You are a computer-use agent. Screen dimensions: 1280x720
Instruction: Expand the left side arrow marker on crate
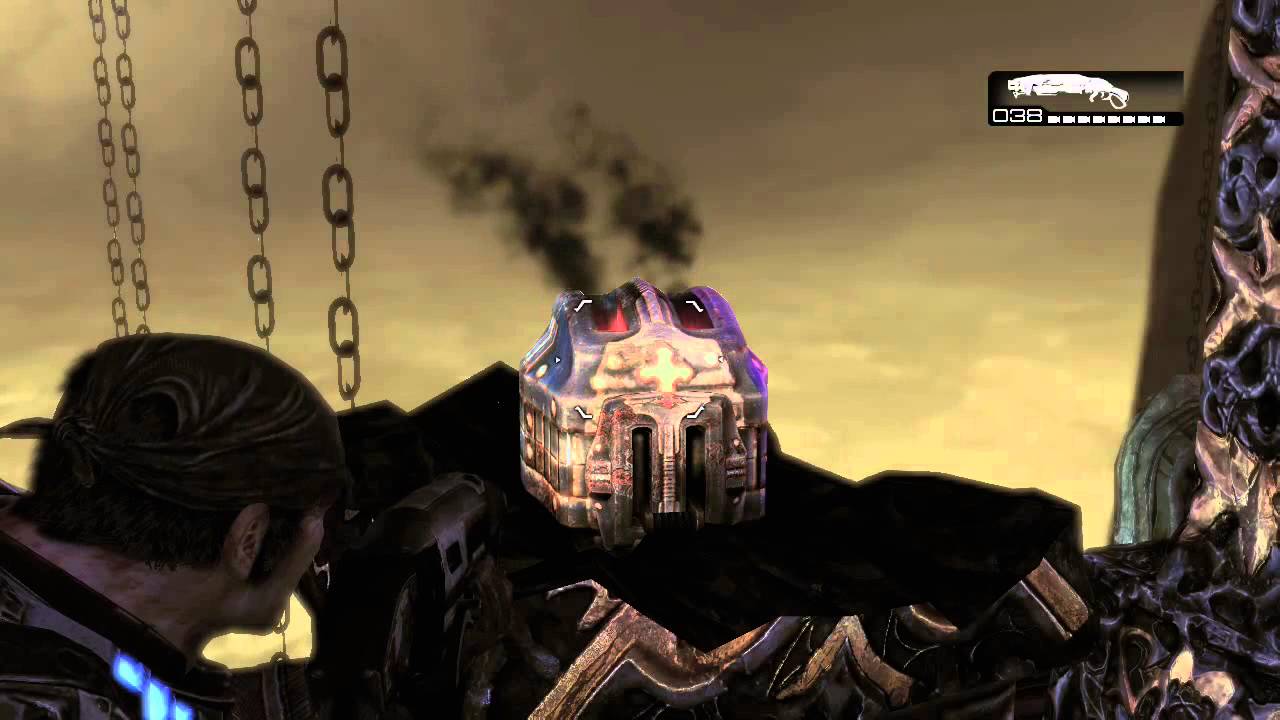[x=556, y=358]
